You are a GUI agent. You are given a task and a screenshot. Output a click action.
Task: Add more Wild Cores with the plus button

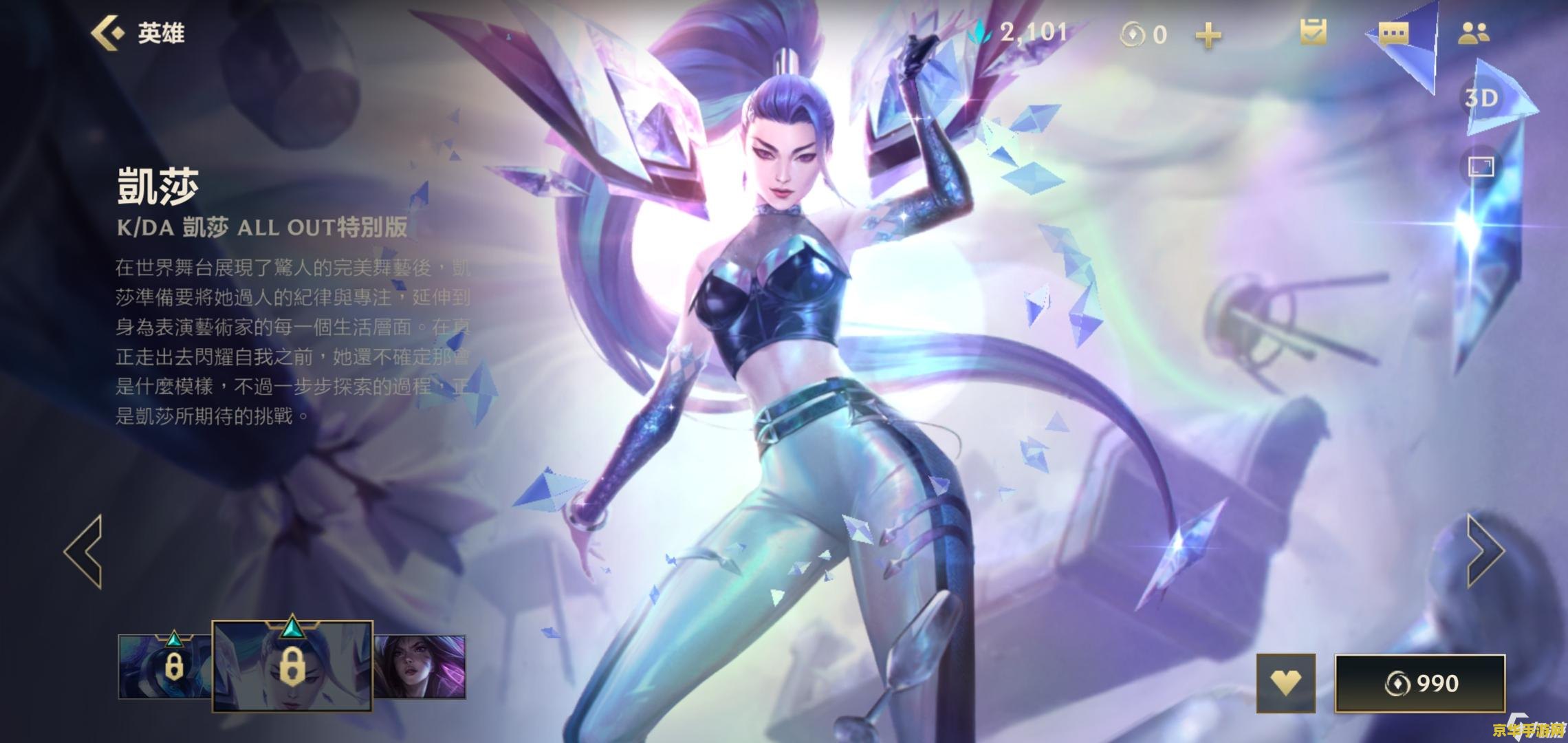[x=1208, y=34]
